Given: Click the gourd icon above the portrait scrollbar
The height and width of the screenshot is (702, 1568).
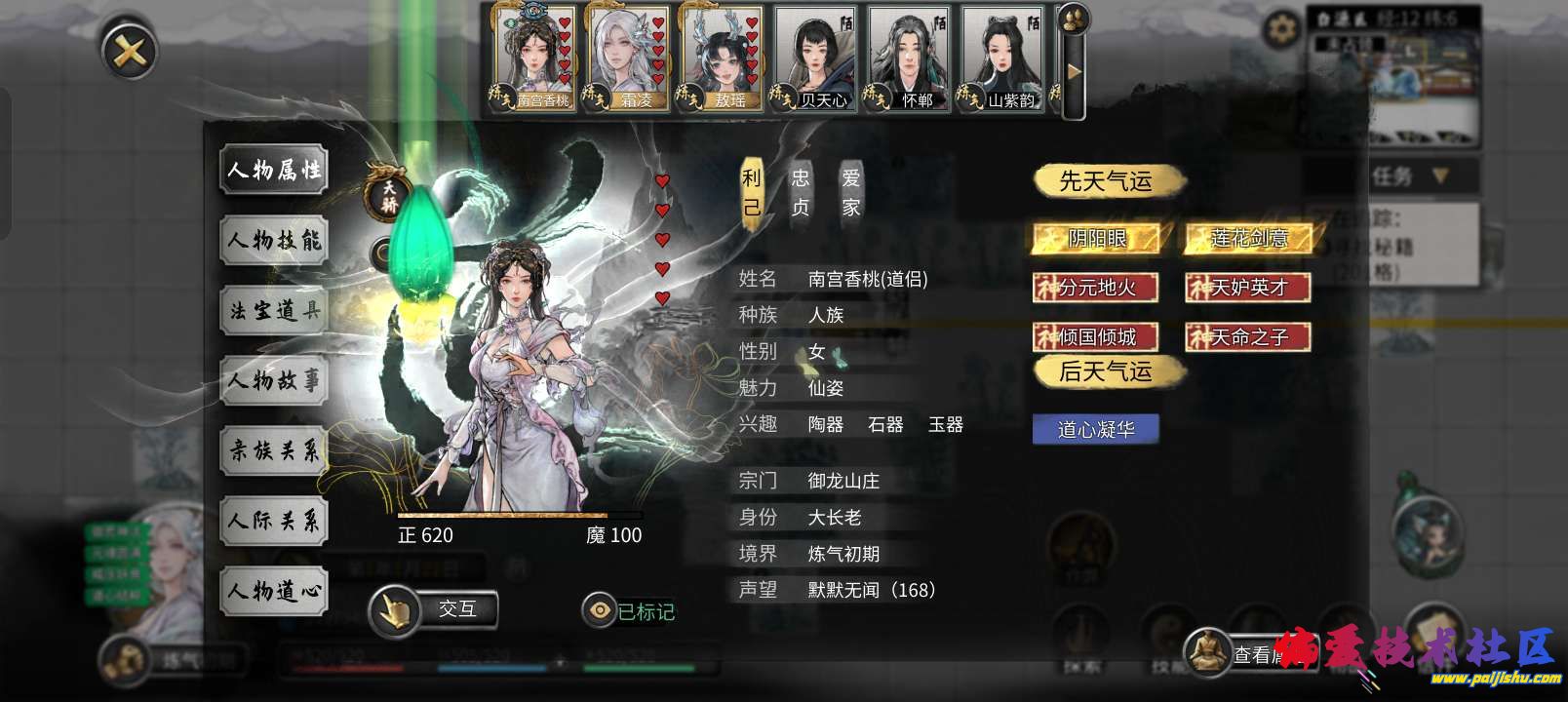Looking at the screenshot, I should (1076, 18).
